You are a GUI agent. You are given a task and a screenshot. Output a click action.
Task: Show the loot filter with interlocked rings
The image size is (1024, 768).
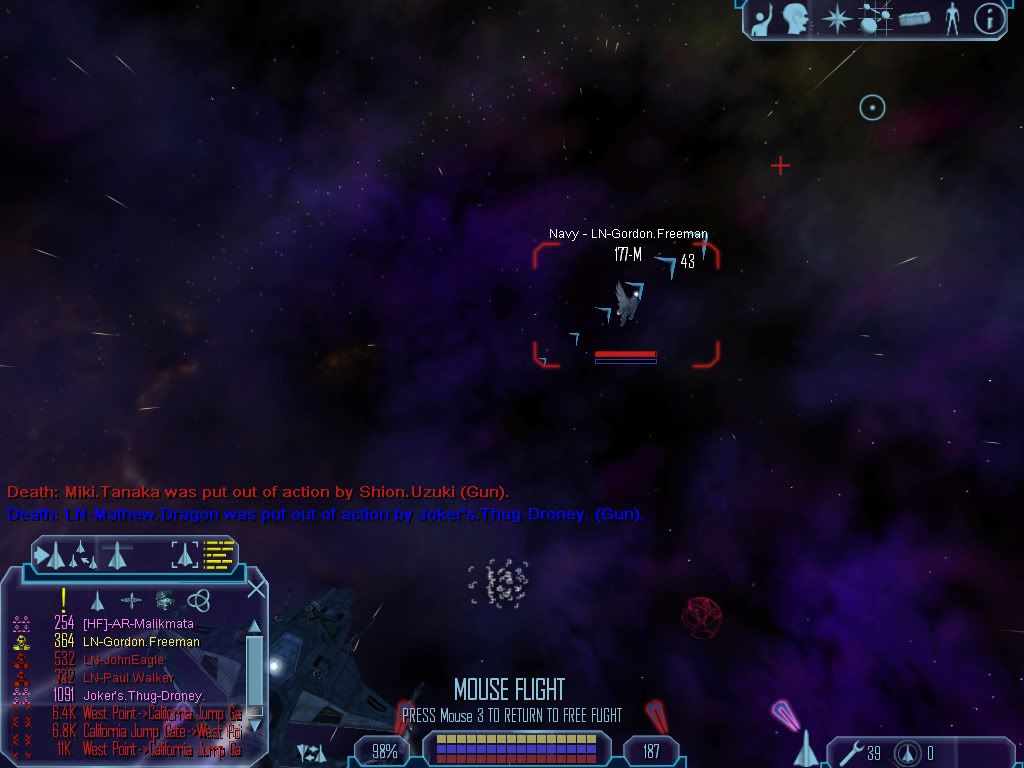199,600
